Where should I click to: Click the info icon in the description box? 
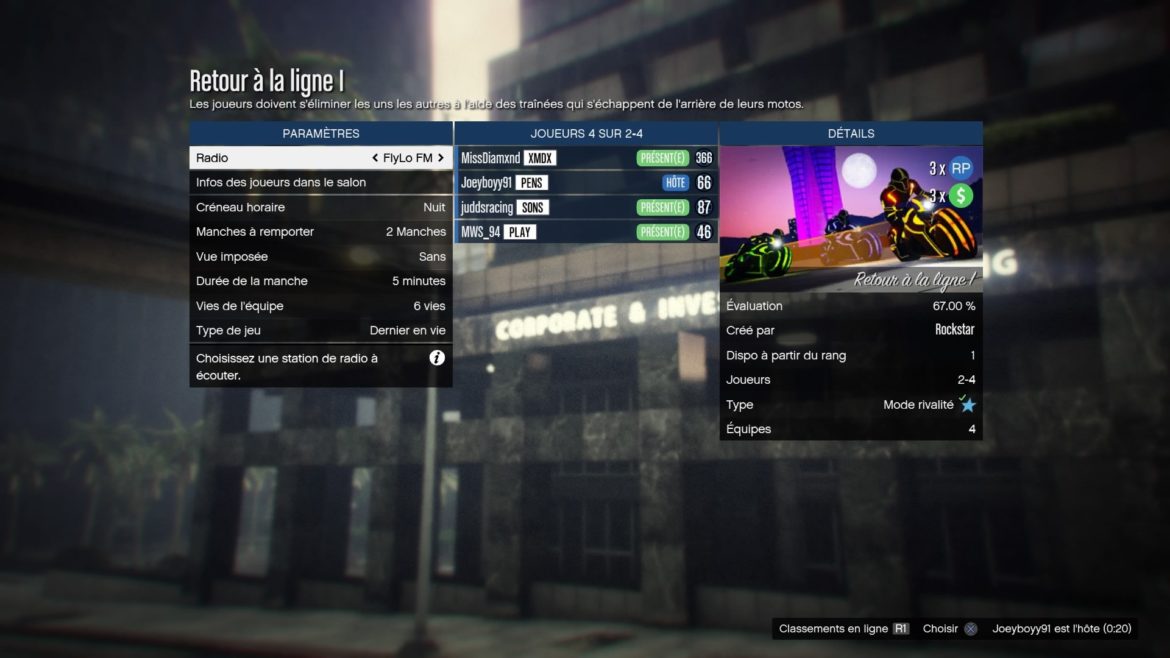(x=437, y=358)
